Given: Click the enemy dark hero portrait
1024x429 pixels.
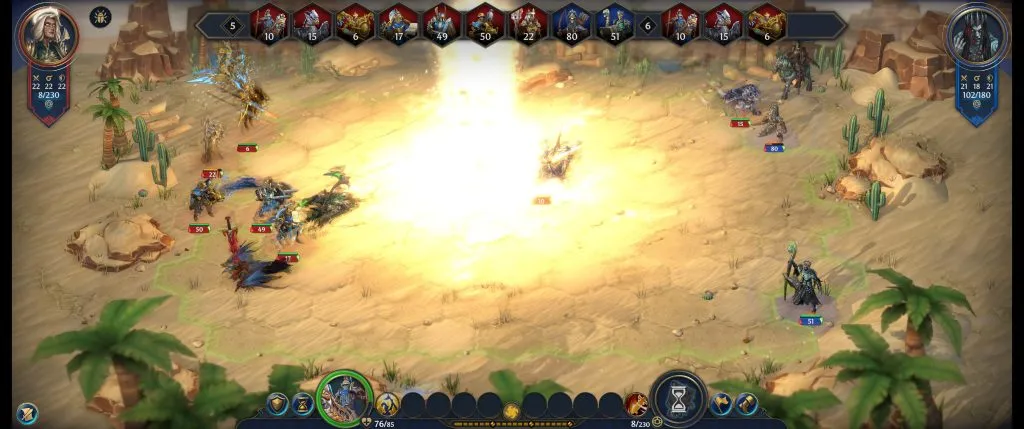Looking at the screenshot, I should tap(975, 36).
